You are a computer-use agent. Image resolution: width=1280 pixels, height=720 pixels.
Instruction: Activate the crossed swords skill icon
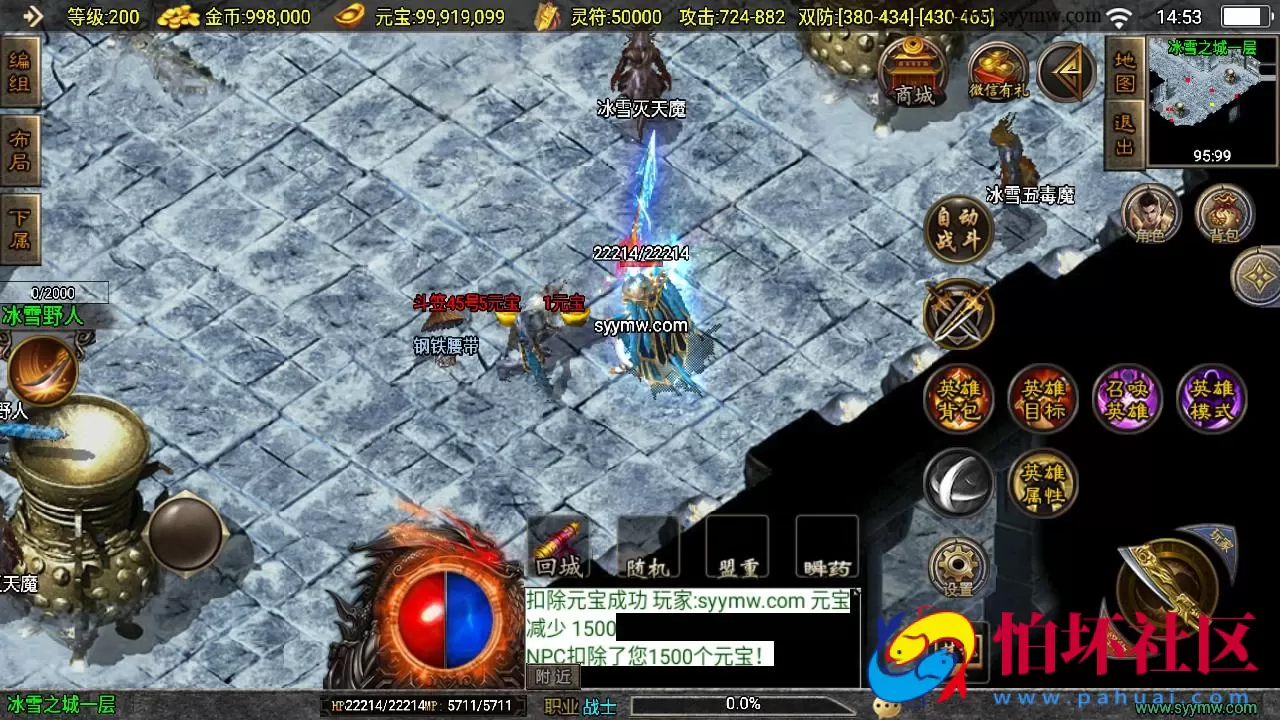click(x=958, y=314)
